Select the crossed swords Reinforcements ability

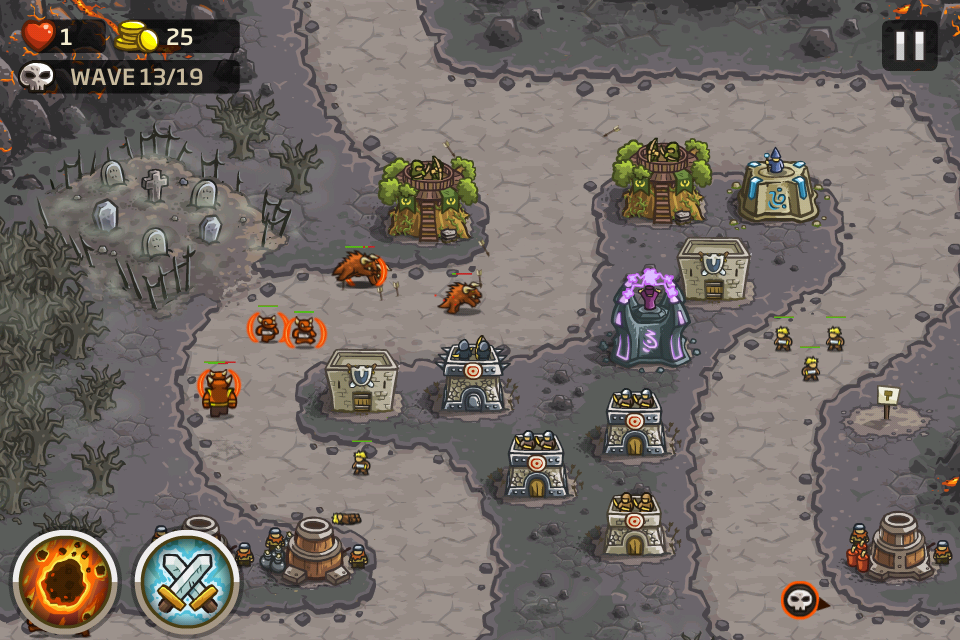point(187,582)
